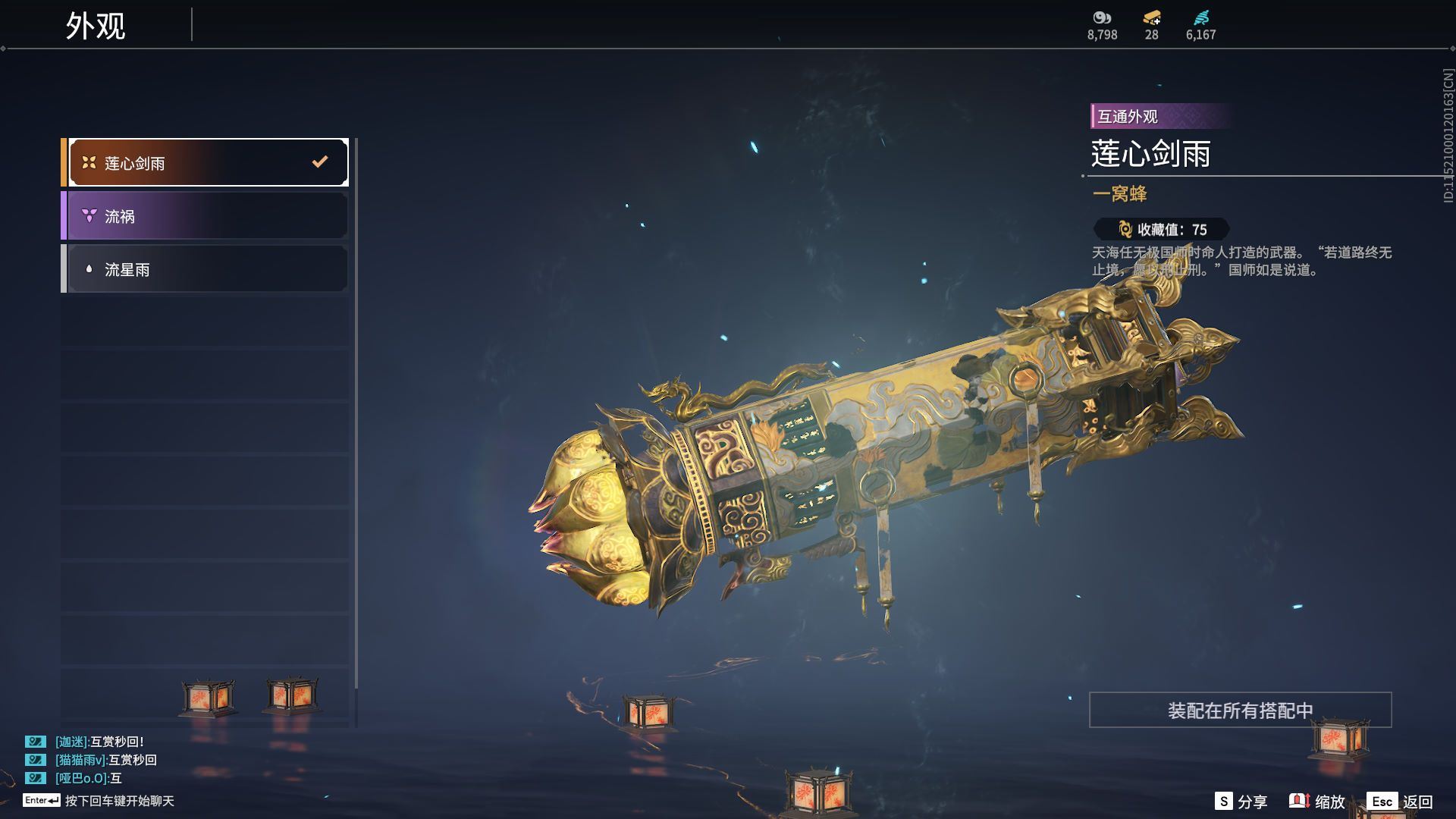Click the 装配在所有搭配中 button

click(x=1240, y=711)
